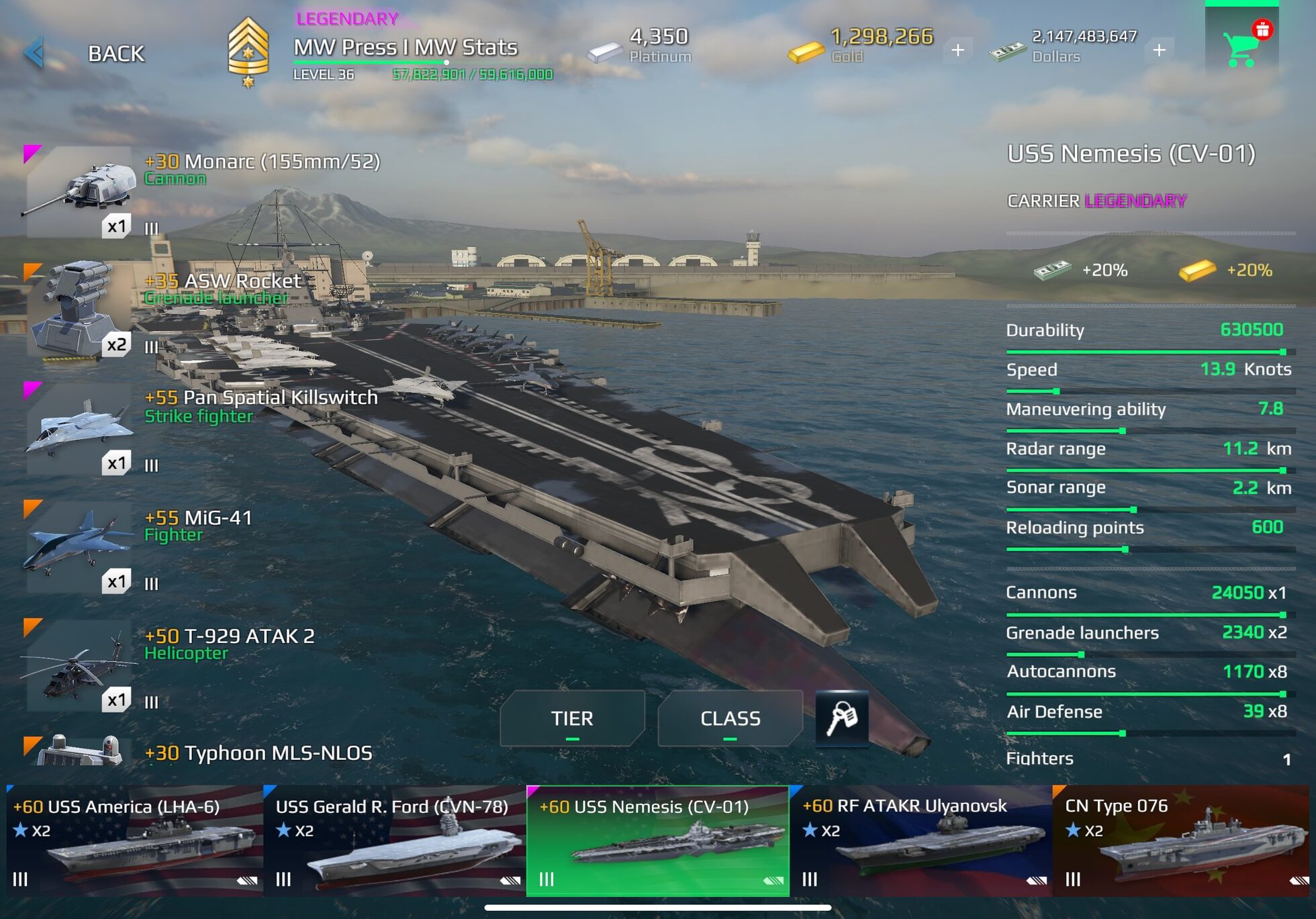This screenshot has height=919, width=1316.
Task: Select the CN Type 076 carrier
Action: tap(1184, 839)
